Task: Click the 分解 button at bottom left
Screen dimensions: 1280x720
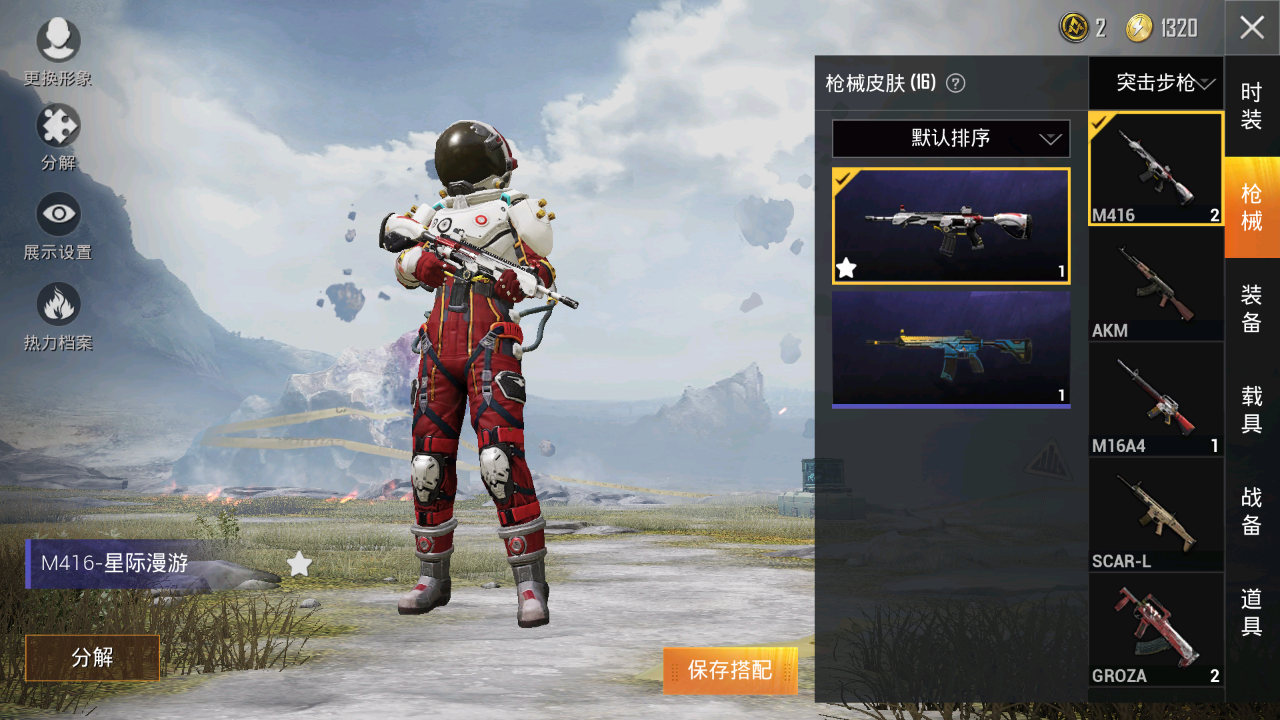Action: (x=92, y=658)
